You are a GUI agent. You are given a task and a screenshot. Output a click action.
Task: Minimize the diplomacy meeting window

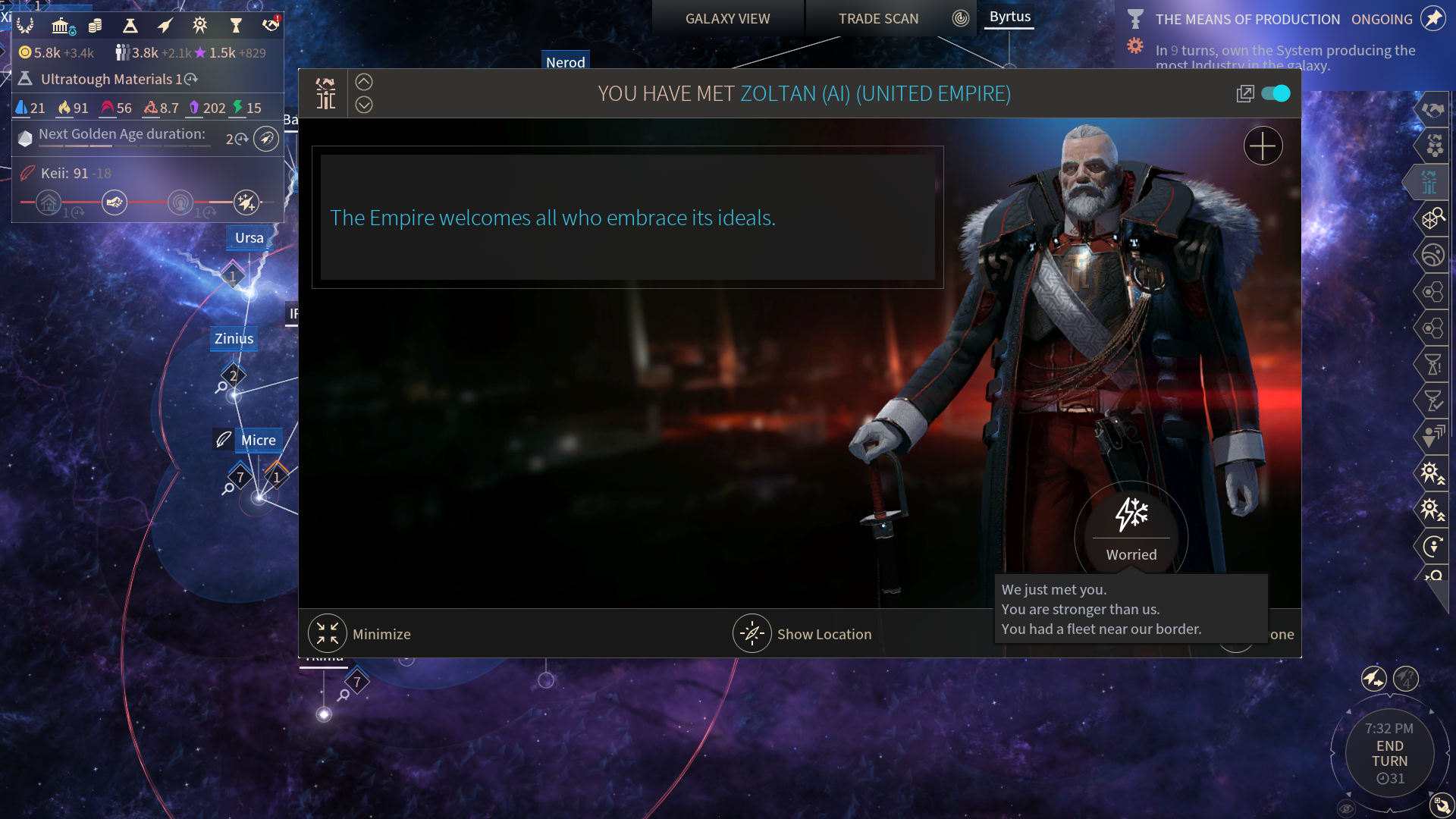pyautogui.click(x=328, y=634)
